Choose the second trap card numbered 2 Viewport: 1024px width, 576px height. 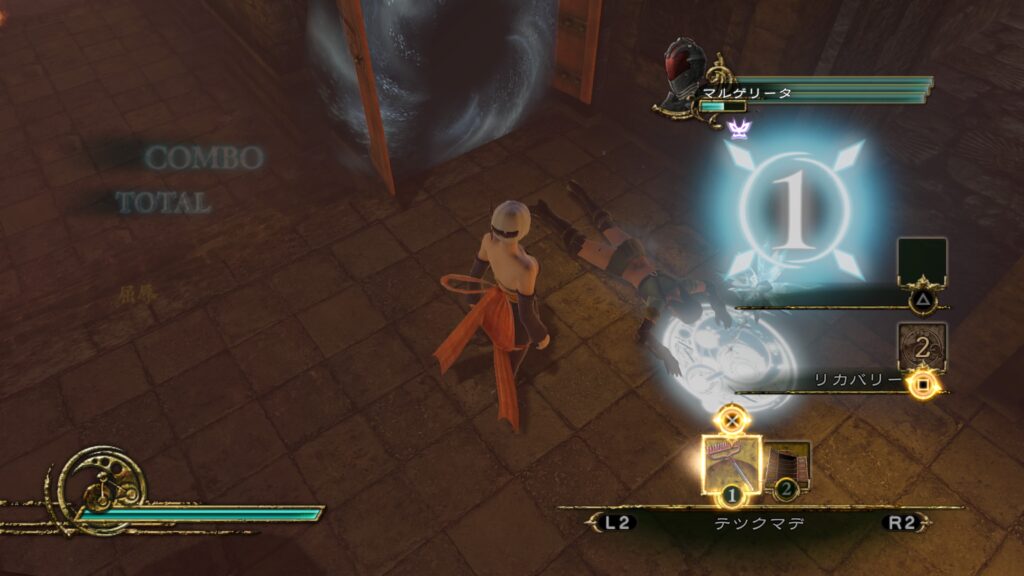coord(790,467)
